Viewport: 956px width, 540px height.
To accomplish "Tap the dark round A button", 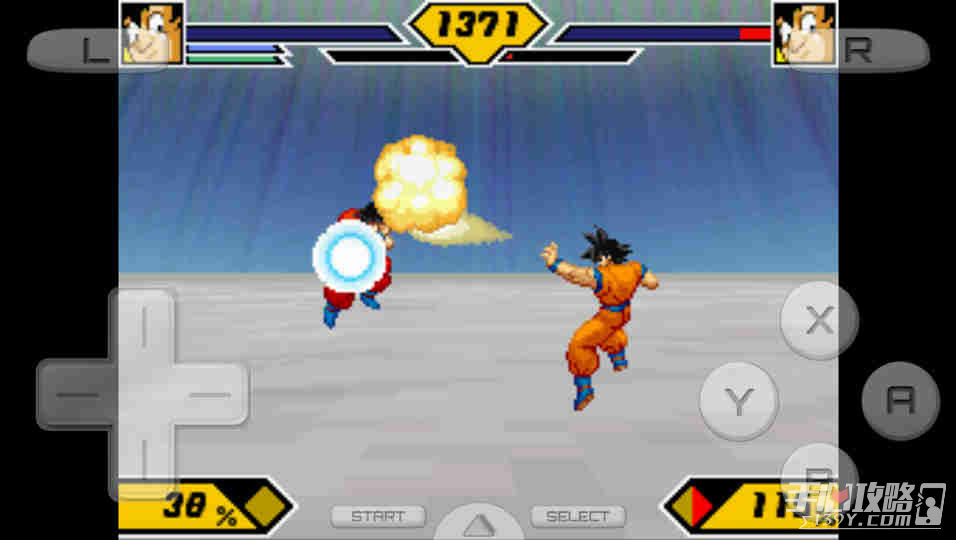I will (900, 401).
